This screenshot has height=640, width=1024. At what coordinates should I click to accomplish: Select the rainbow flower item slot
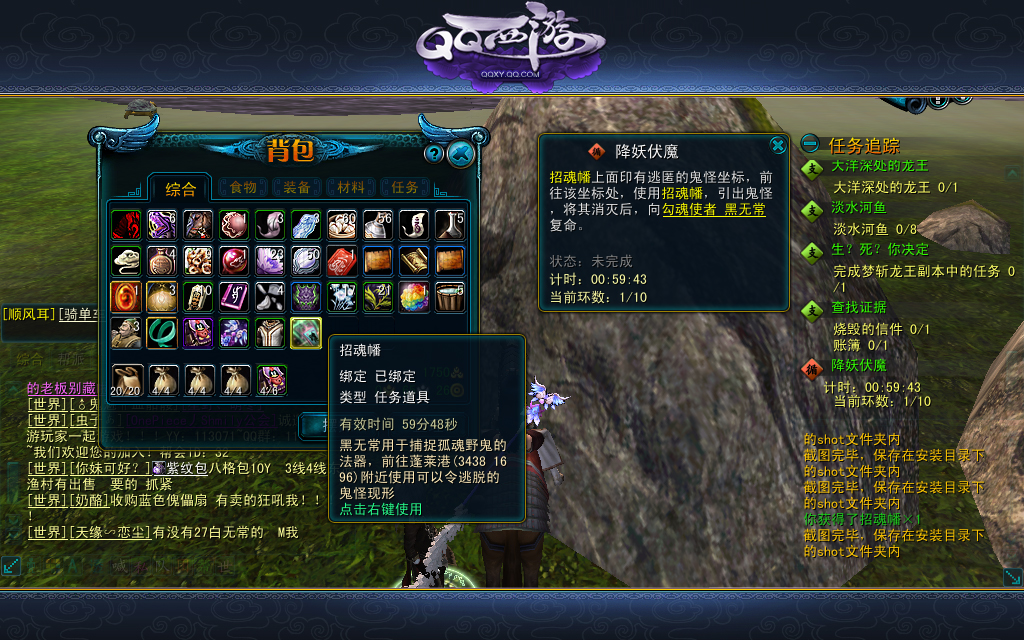click(414, 297)
